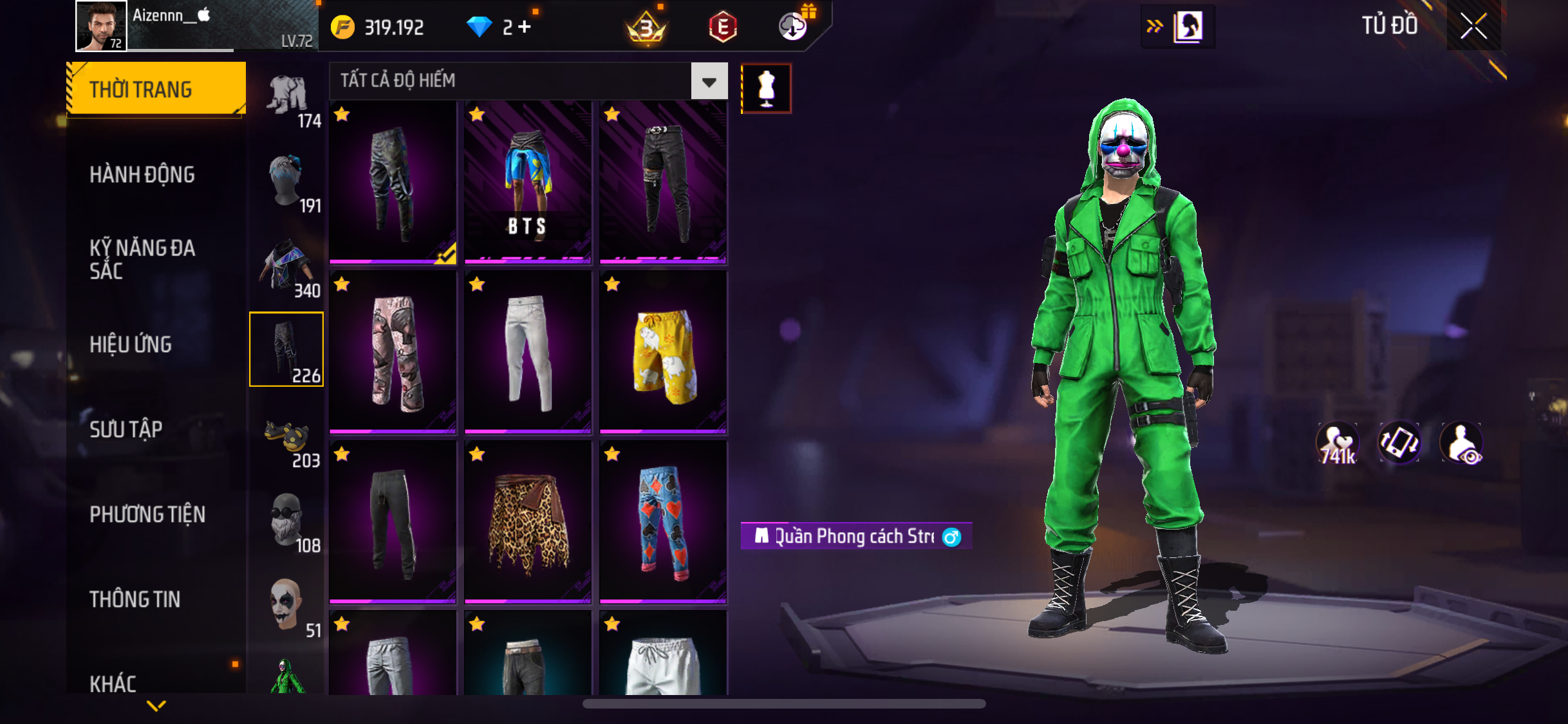This screenshot has width=1568, height=724.
Task: Open the head accessories category (191)
Action: [x=287, y=181]
